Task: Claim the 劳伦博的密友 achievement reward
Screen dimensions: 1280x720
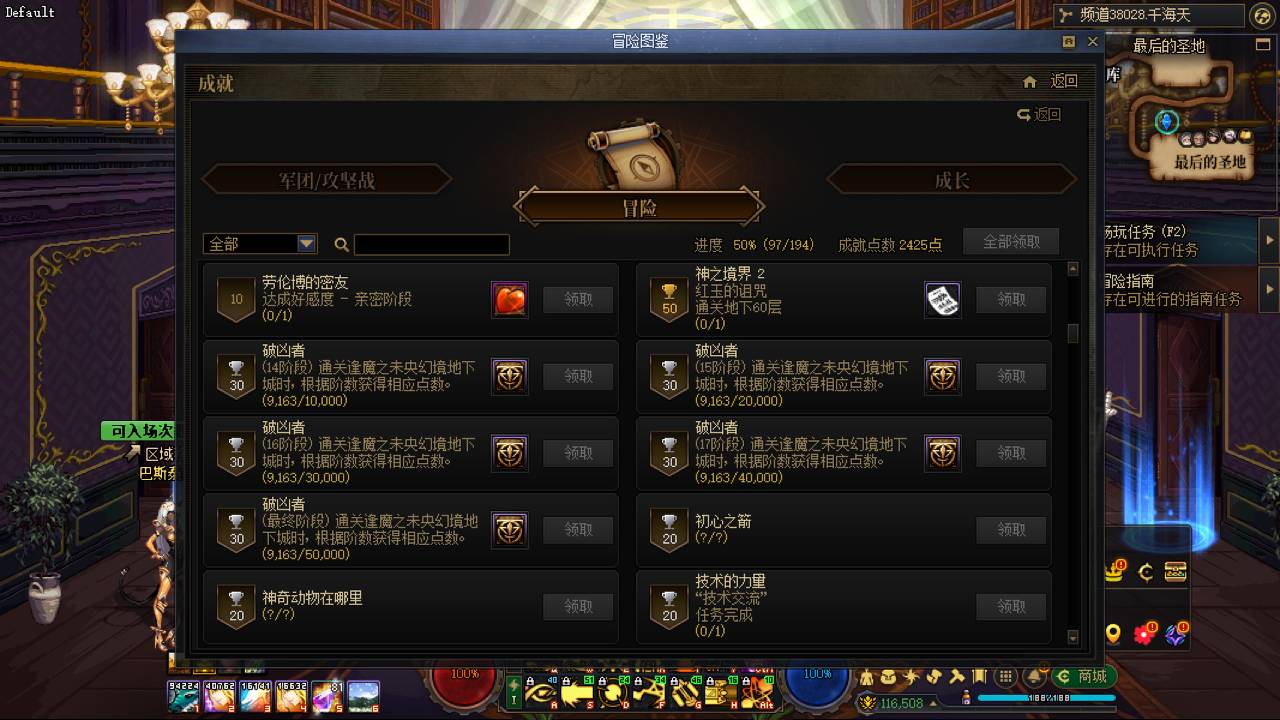Action: pyautogui.click(x=577, y=299)
